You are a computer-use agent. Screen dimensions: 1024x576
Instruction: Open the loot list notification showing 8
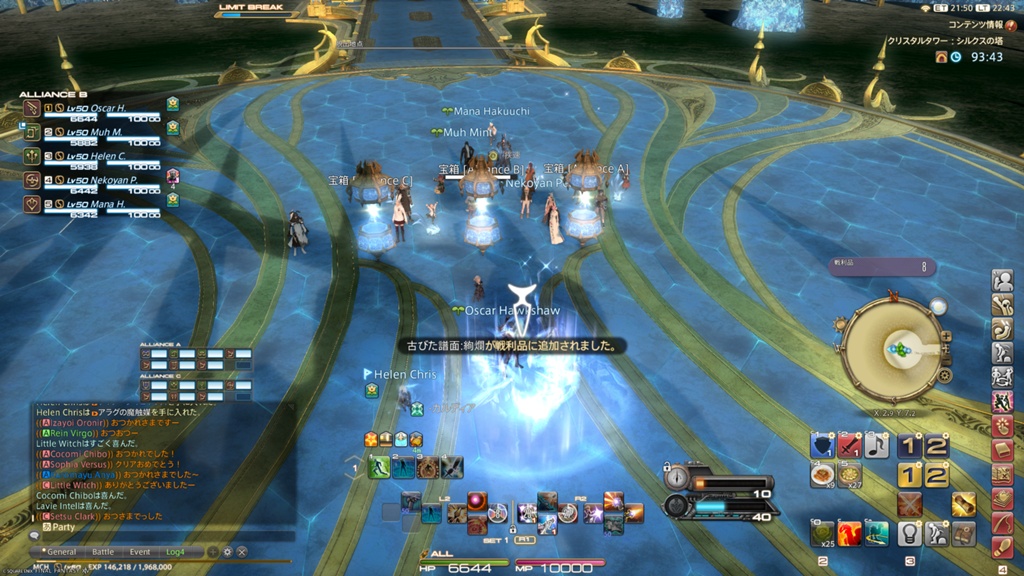point(883,267)
